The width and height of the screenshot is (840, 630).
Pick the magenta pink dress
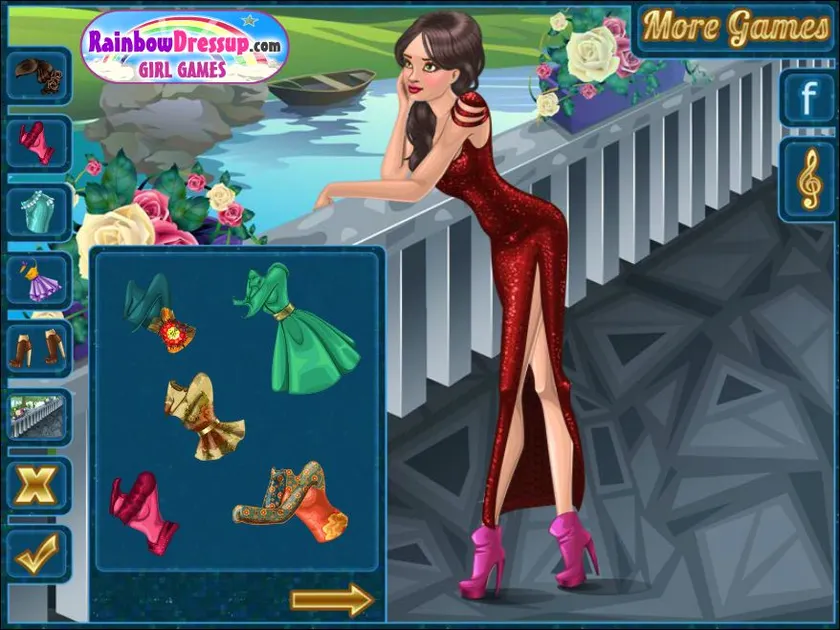coord(142,511)
